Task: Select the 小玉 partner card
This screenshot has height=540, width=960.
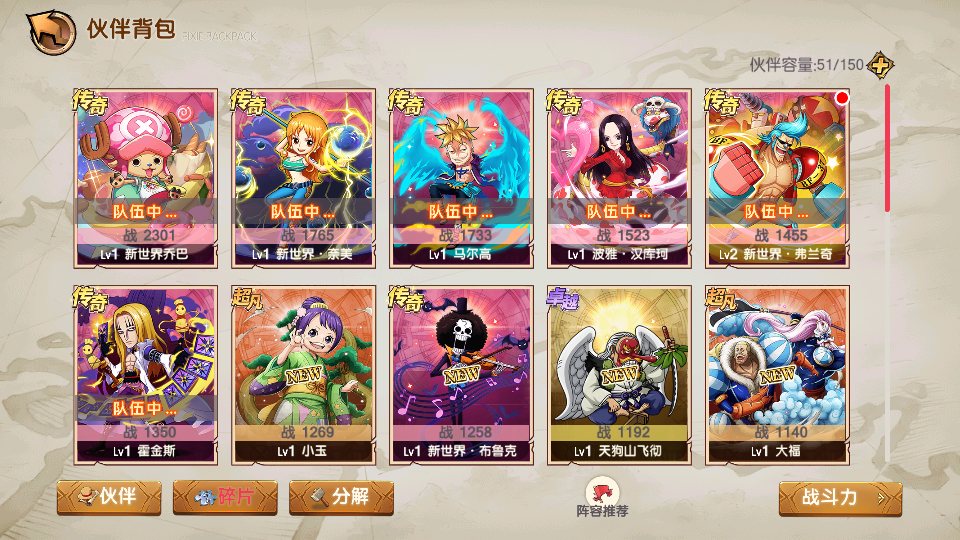Action: [304, 375]
